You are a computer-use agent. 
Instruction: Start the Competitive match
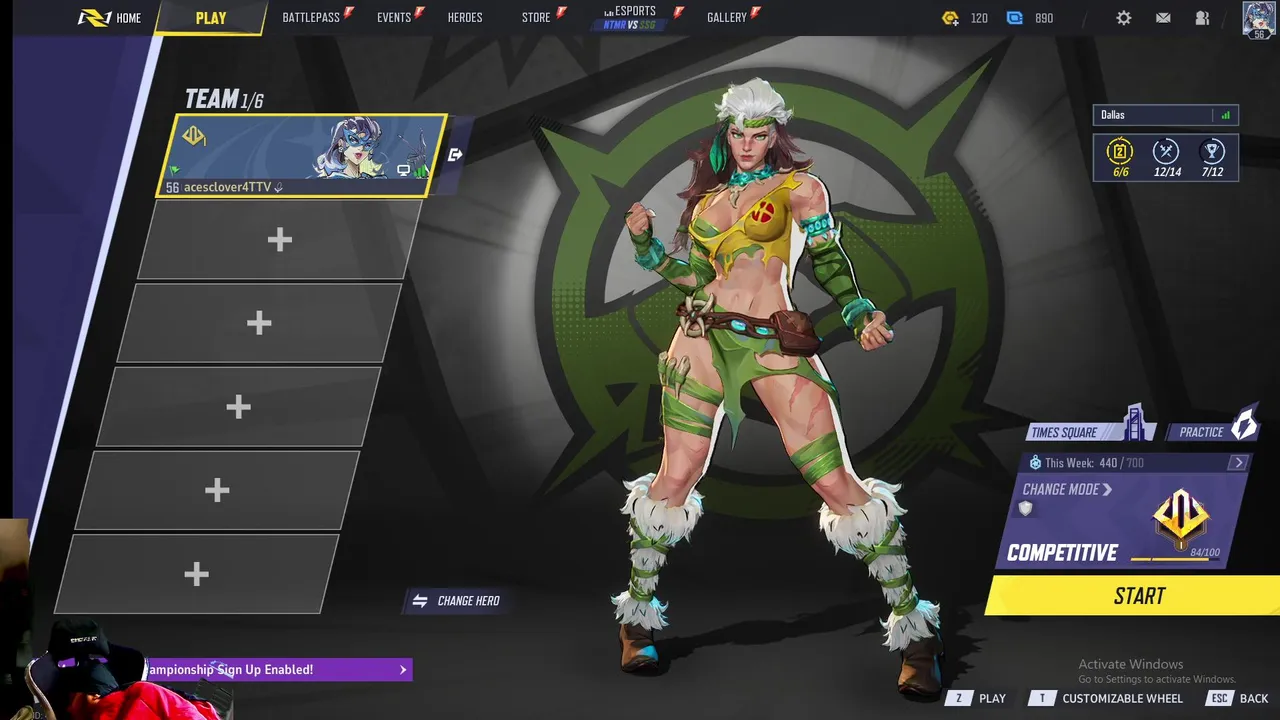click(x=1139, y=596)
